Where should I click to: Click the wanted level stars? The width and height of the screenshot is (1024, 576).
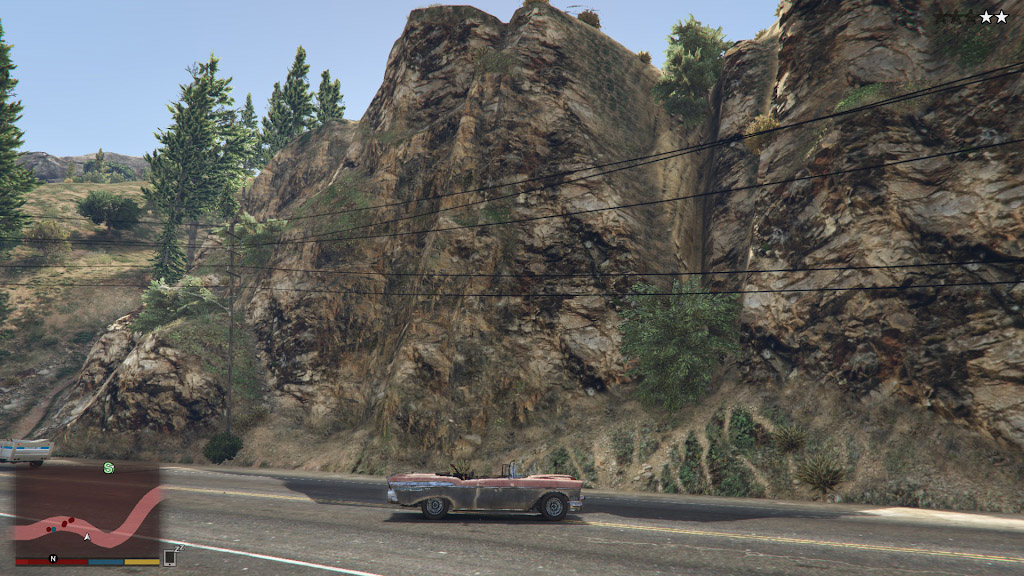click(993, 17)
